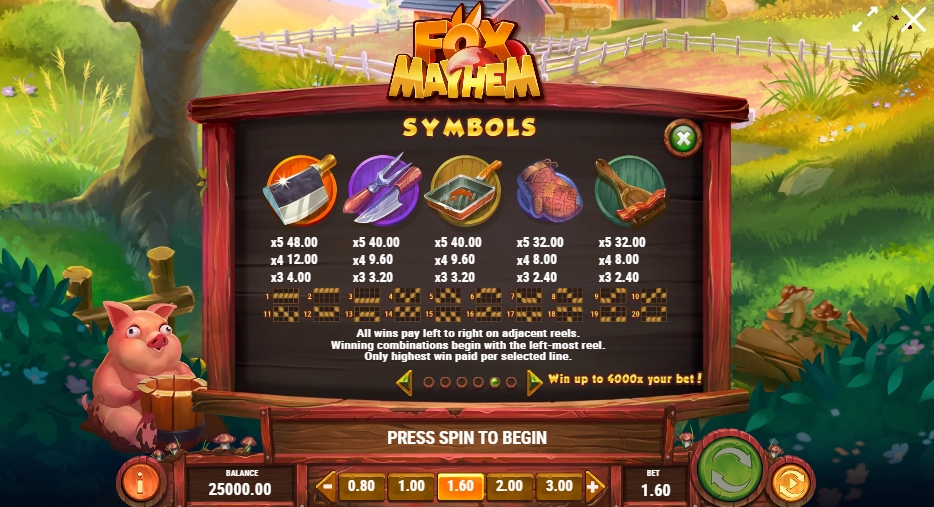Activate the orange autoplay button

[789, 481]
